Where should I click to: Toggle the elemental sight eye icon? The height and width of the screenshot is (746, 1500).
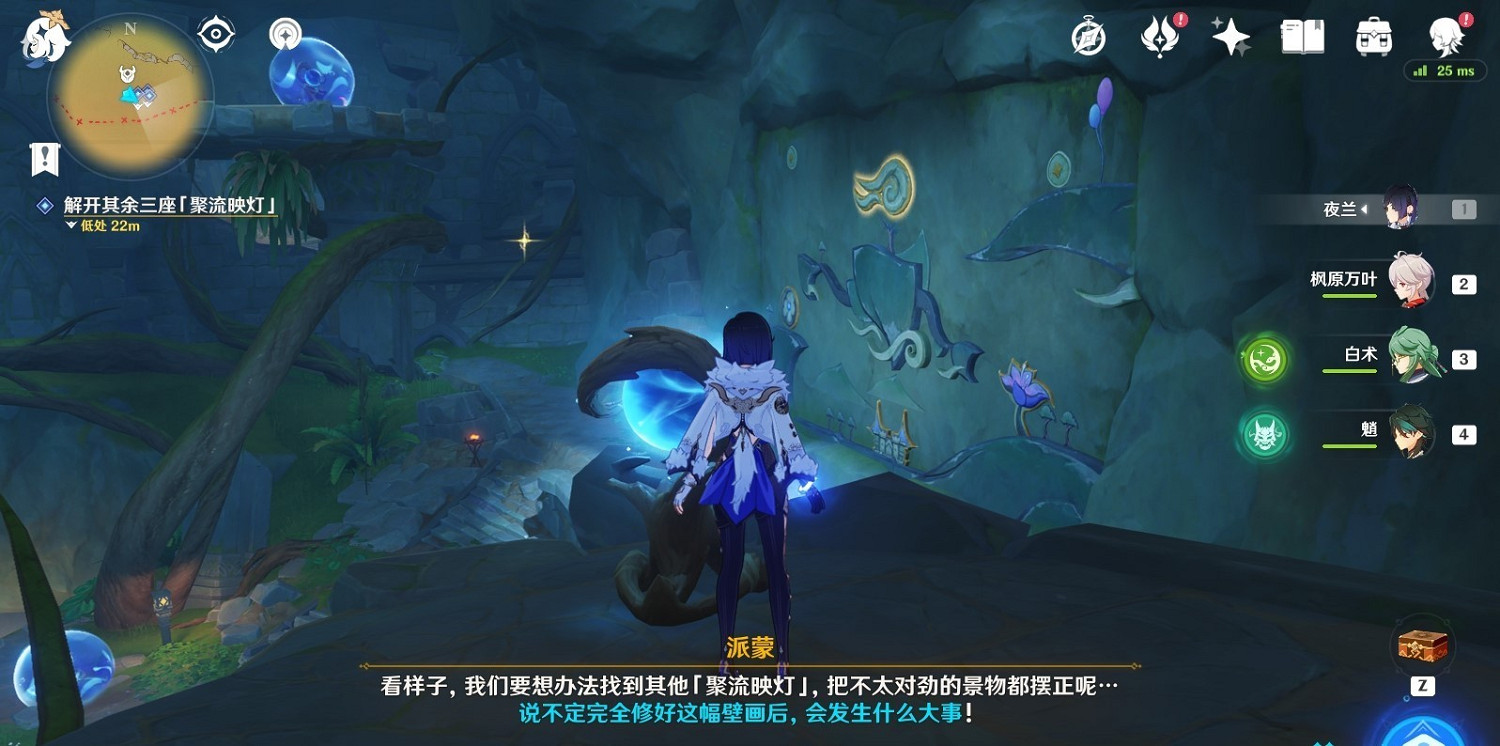point(213,33)
